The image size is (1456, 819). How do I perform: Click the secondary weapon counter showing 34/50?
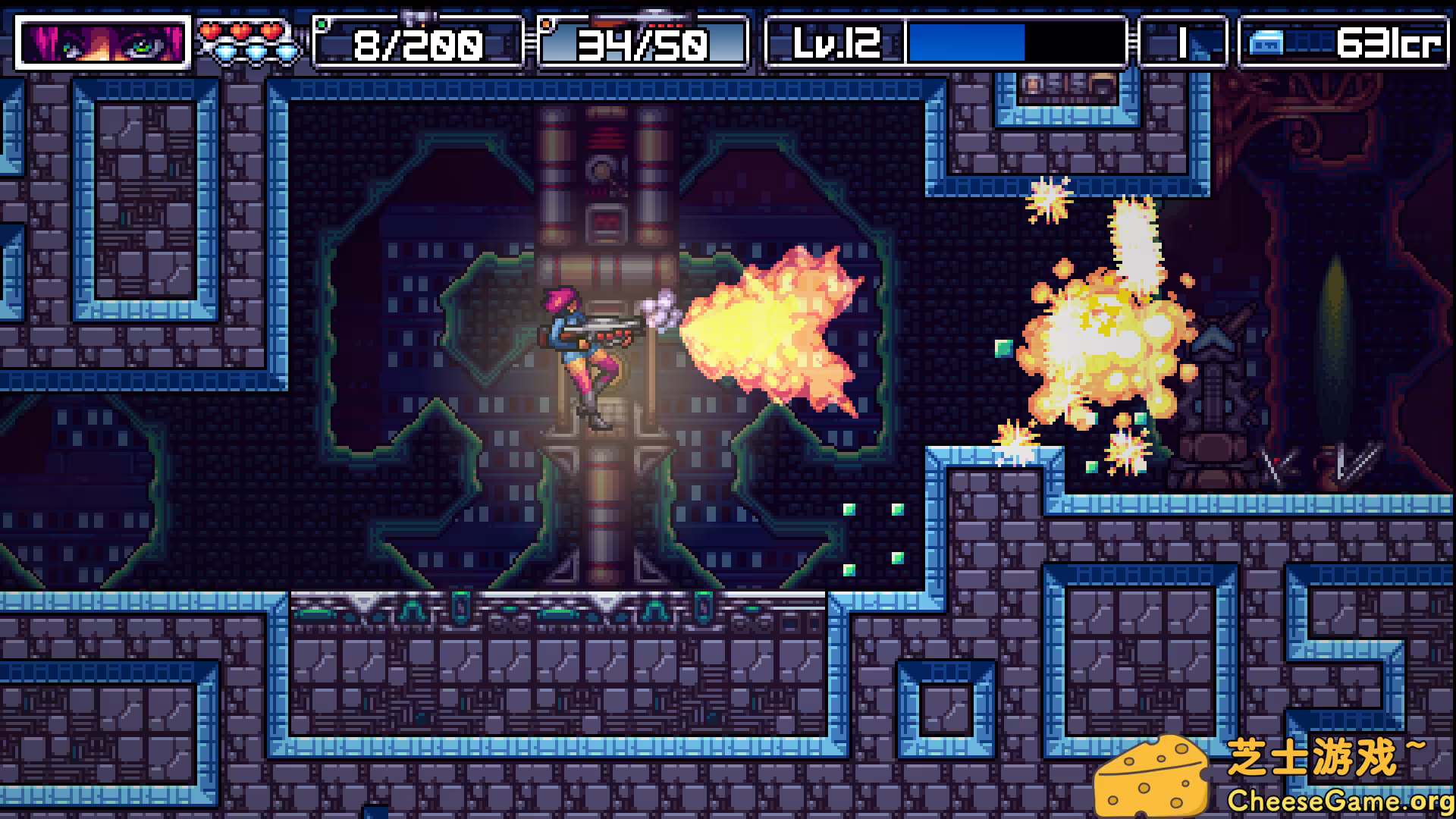[643, 45]
